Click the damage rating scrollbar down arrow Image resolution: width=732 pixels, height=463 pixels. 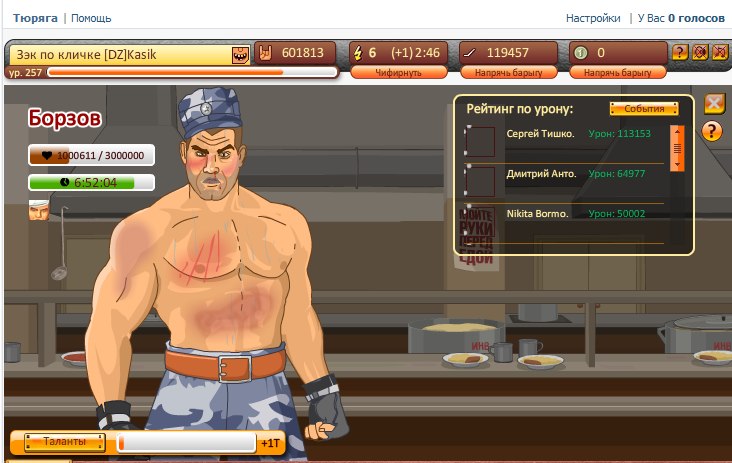pos(677,162)
